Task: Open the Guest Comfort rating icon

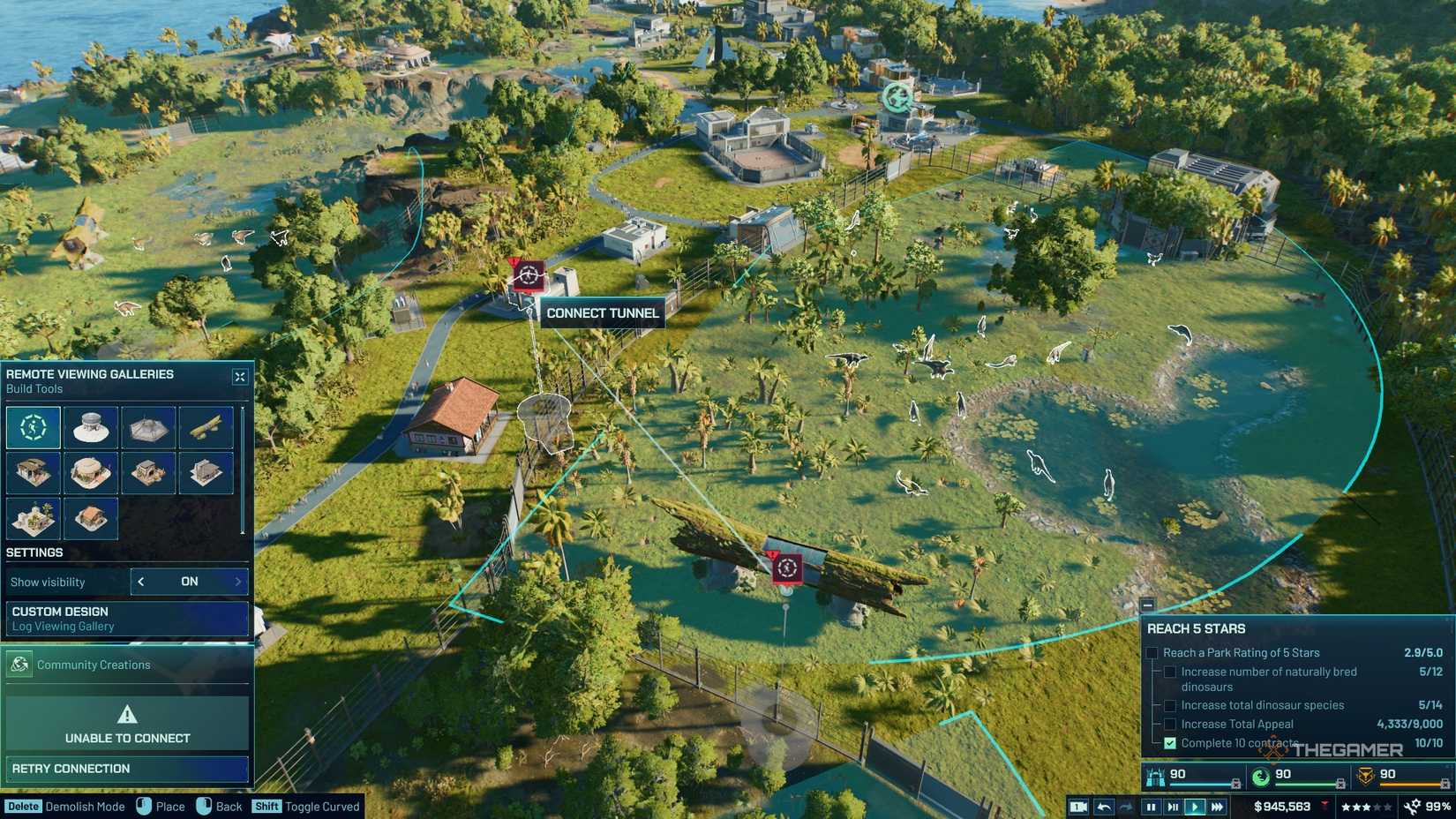Action: tap(1156, 776)
